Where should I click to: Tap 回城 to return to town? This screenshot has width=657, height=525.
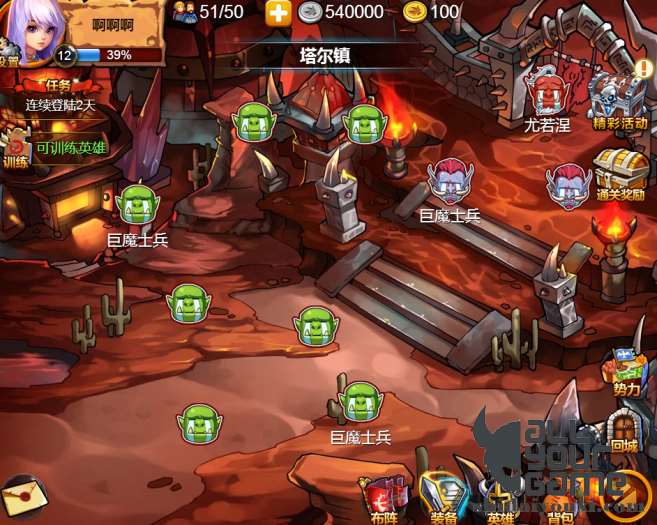(624, 428)
